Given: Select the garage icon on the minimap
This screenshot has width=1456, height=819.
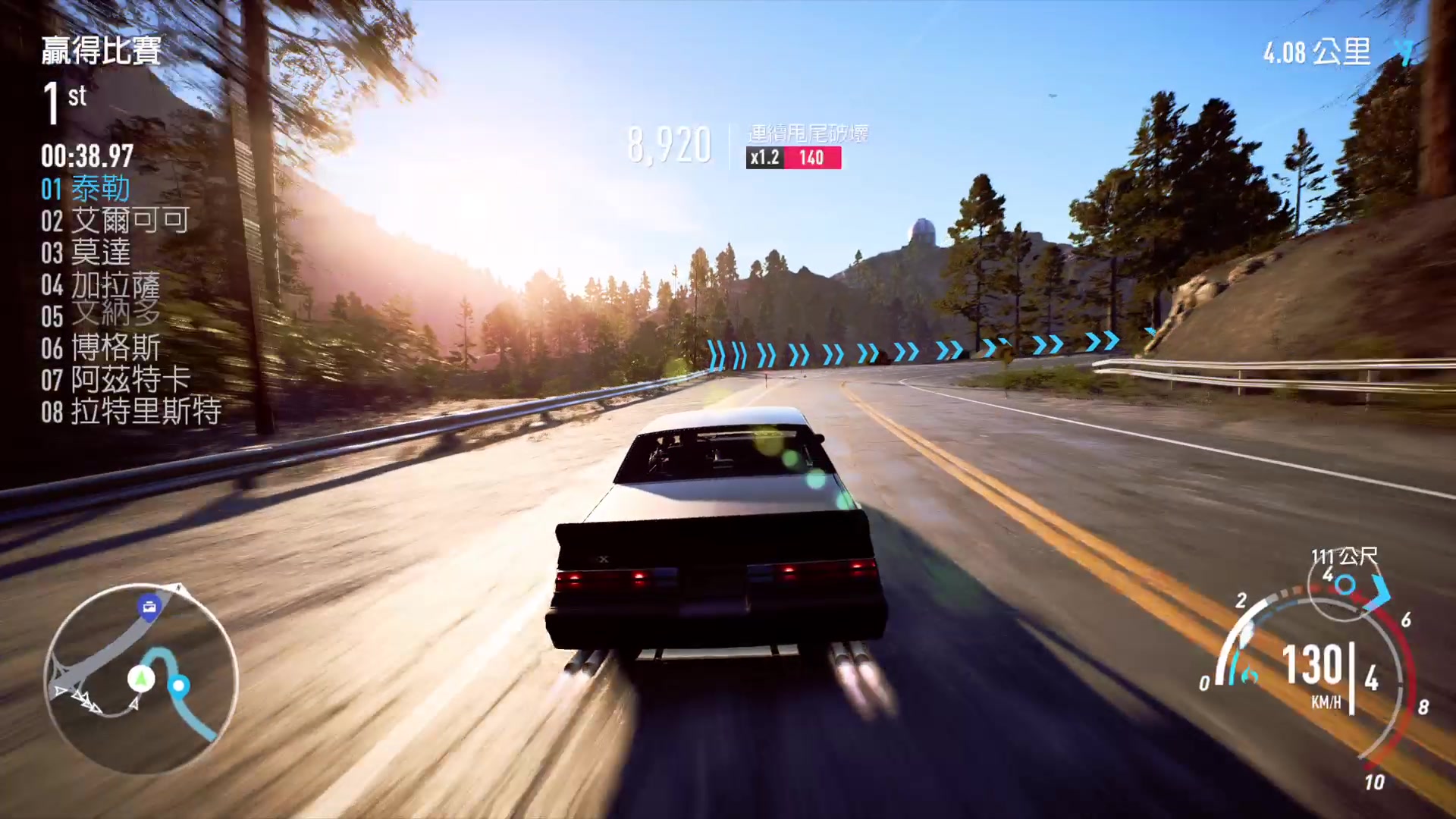Looking at the screenshot, I should 149,607.
